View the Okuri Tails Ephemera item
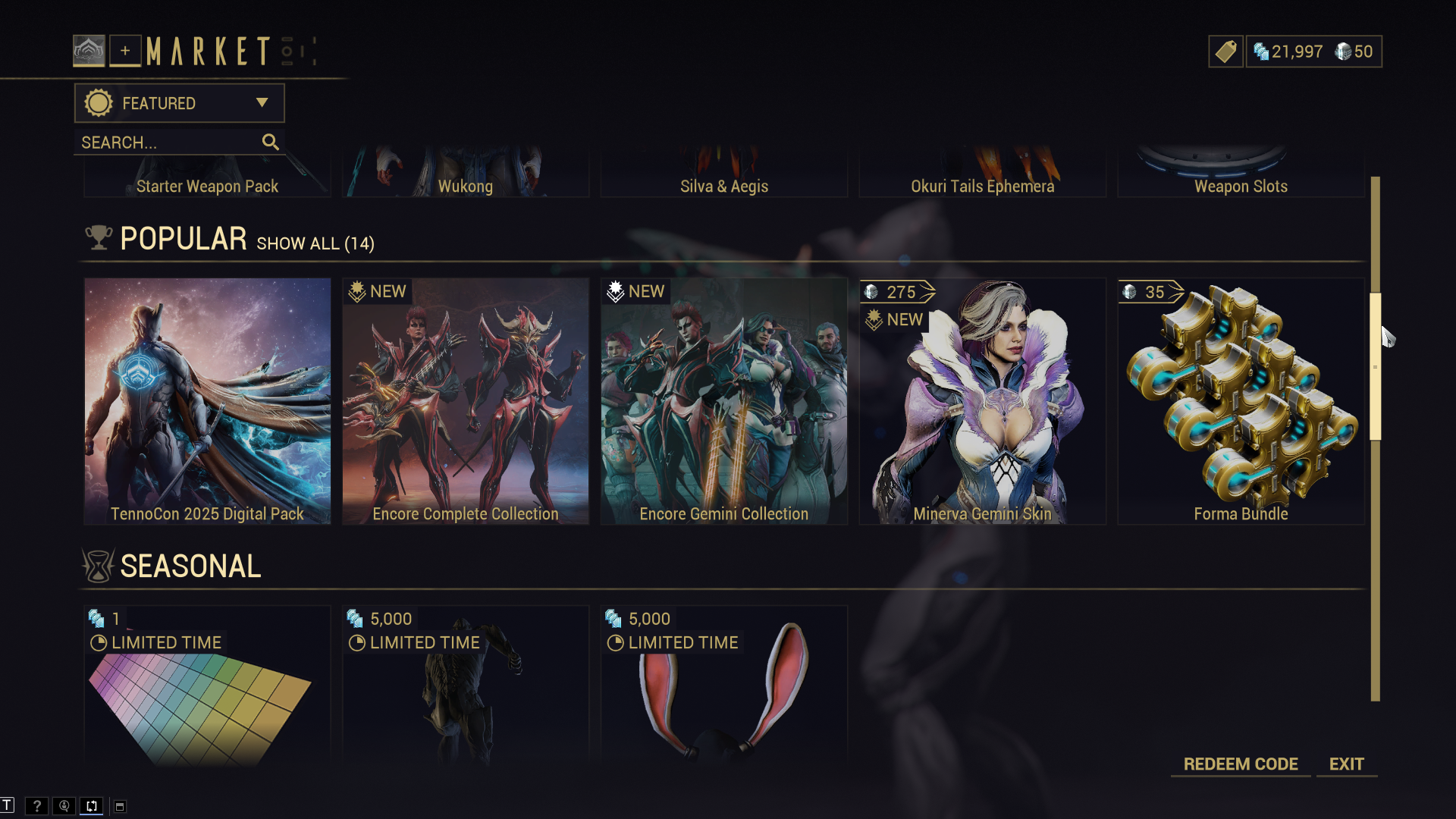Screen dimensions: 1456x819 point(982,178)
